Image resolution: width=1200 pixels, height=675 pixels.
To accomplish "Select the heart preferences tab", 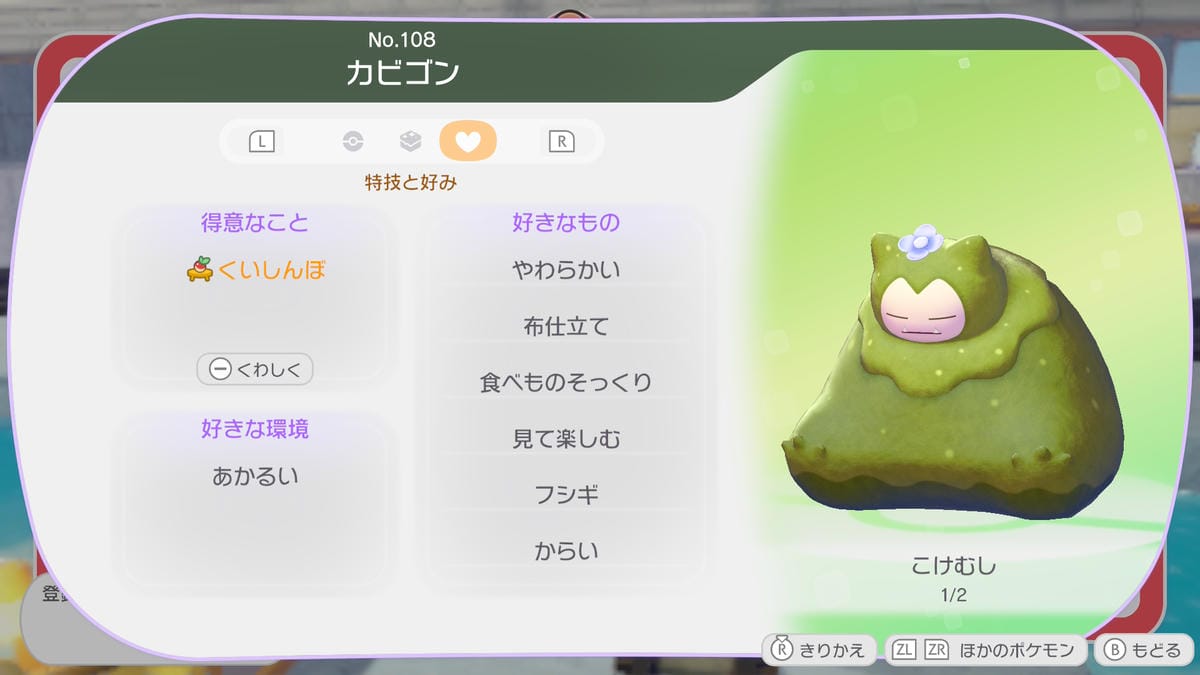I will click(467, 141).
